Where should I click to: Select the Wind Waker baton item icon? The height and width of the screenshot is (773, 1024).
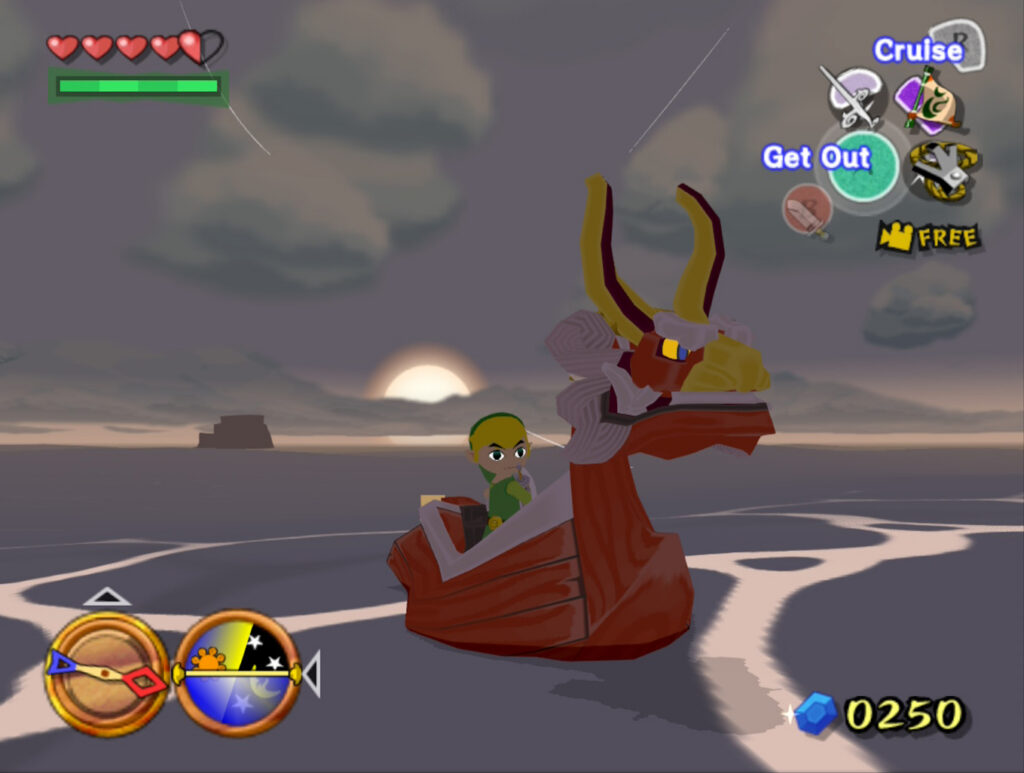[852, 97]
